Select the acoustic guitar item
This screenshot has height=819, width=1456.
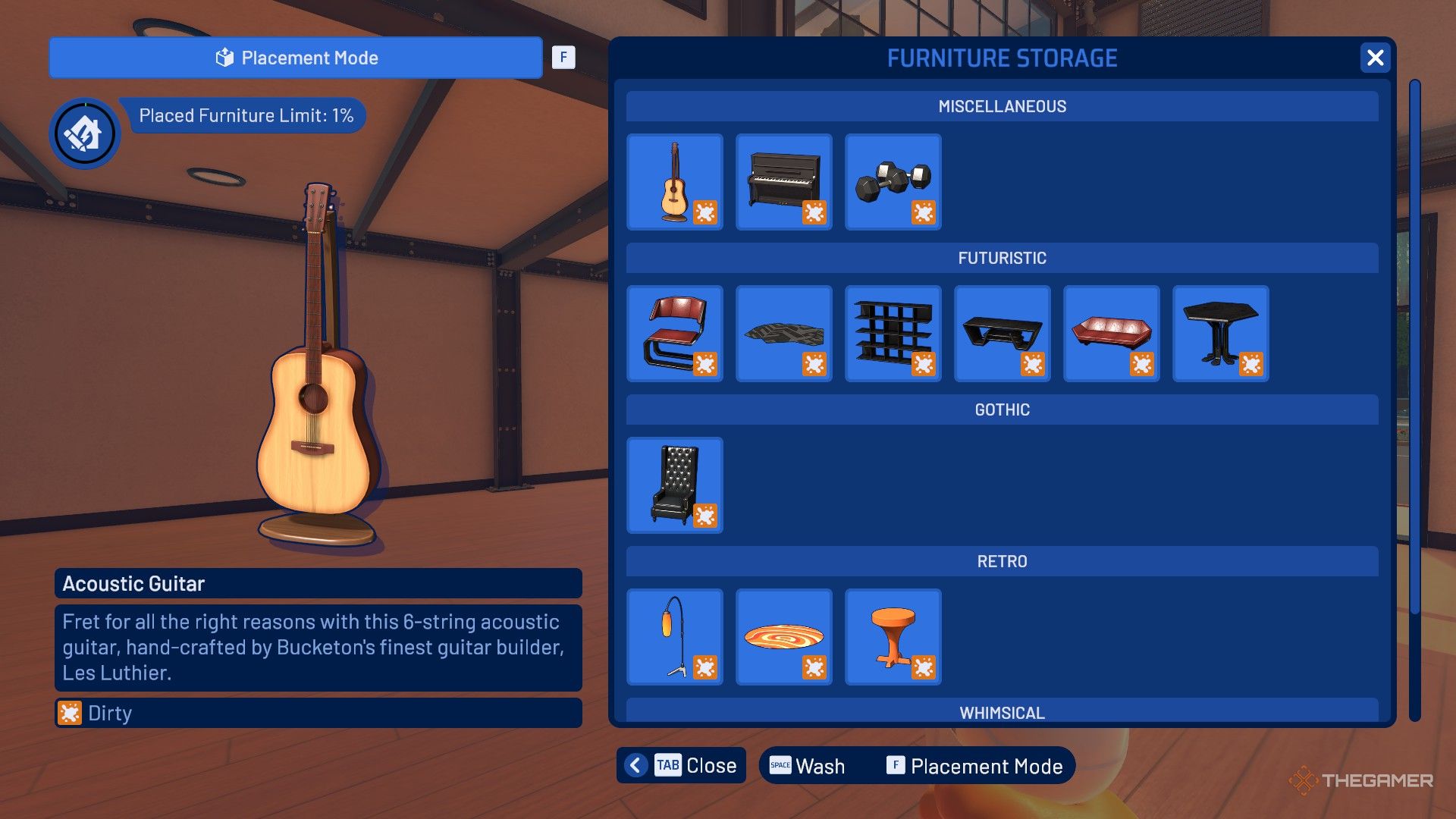click(x=674, y=182)
